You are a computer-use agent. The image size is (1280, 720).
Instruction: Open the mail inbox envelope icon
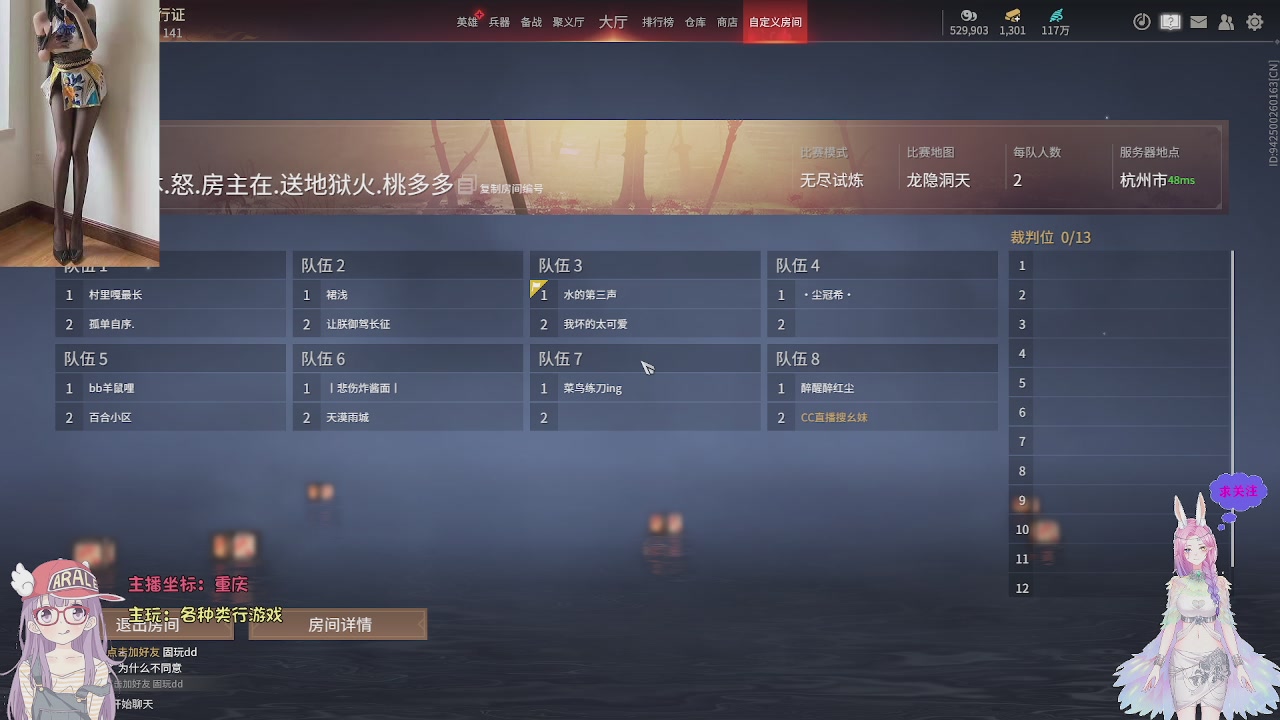pyautogui.click(x=1198, y=21)
